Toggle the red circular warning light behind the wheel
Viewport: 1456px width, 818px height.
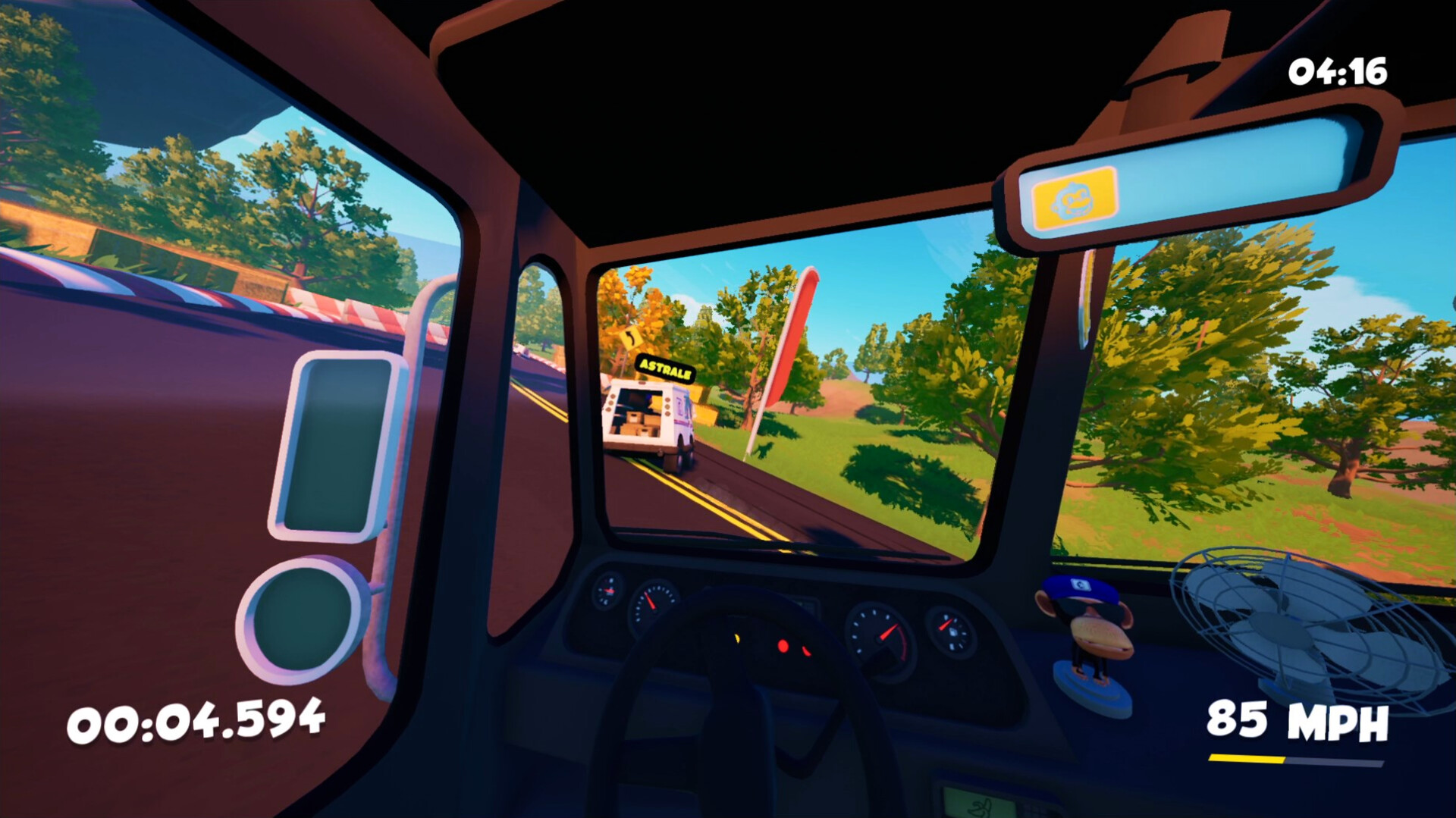[783, 645]
